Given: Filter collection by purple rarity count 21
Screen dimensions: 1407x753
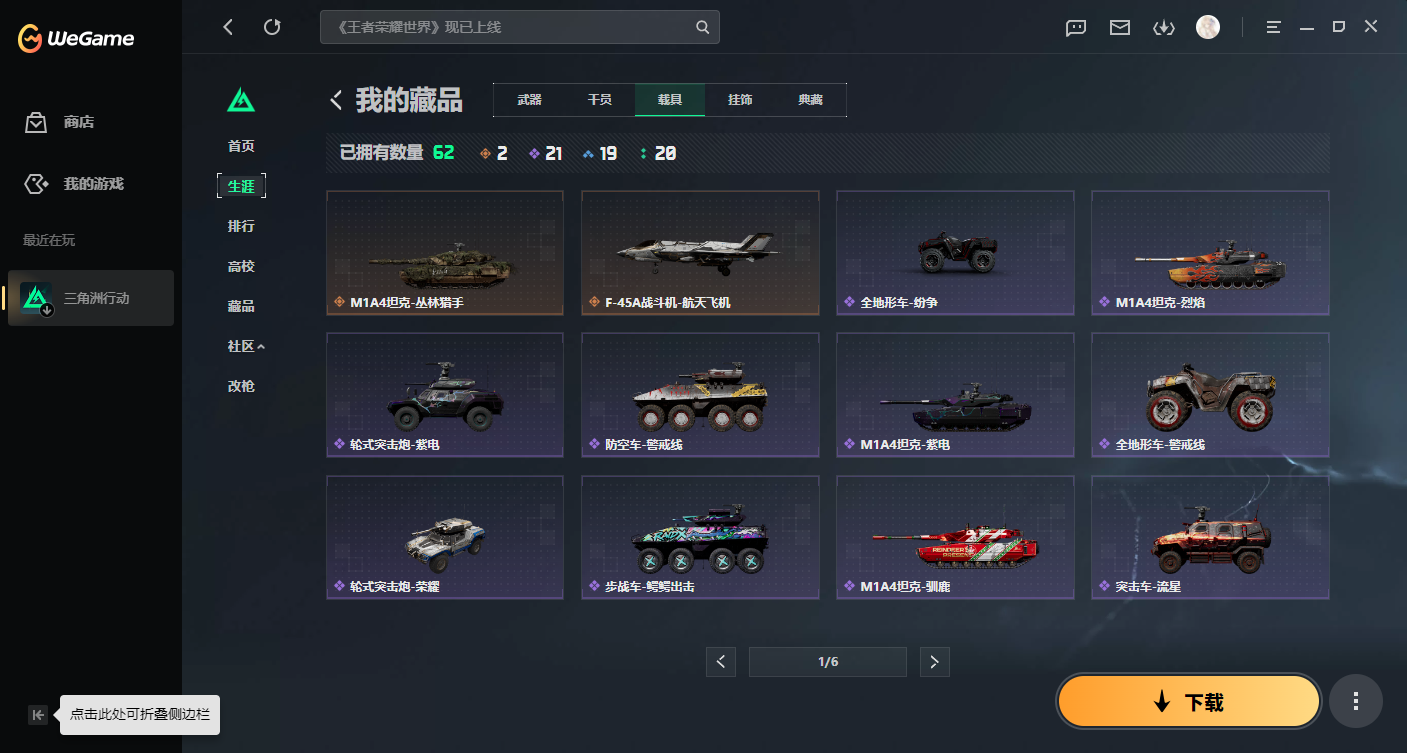Looking at the screenshot, I should 546,153.
